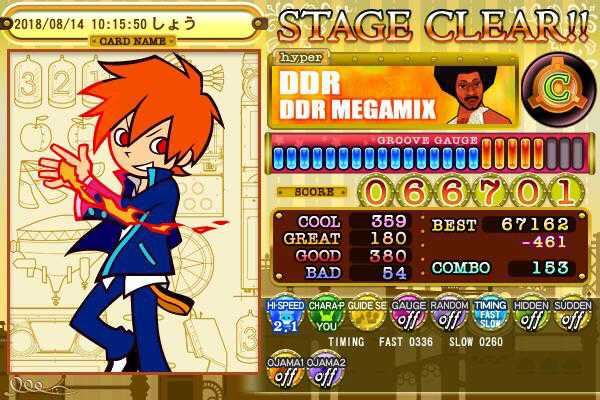This screenshot has height=400, width=600.
Task: Toggle the OJAMA1 option icon
Action: (283, 372)
